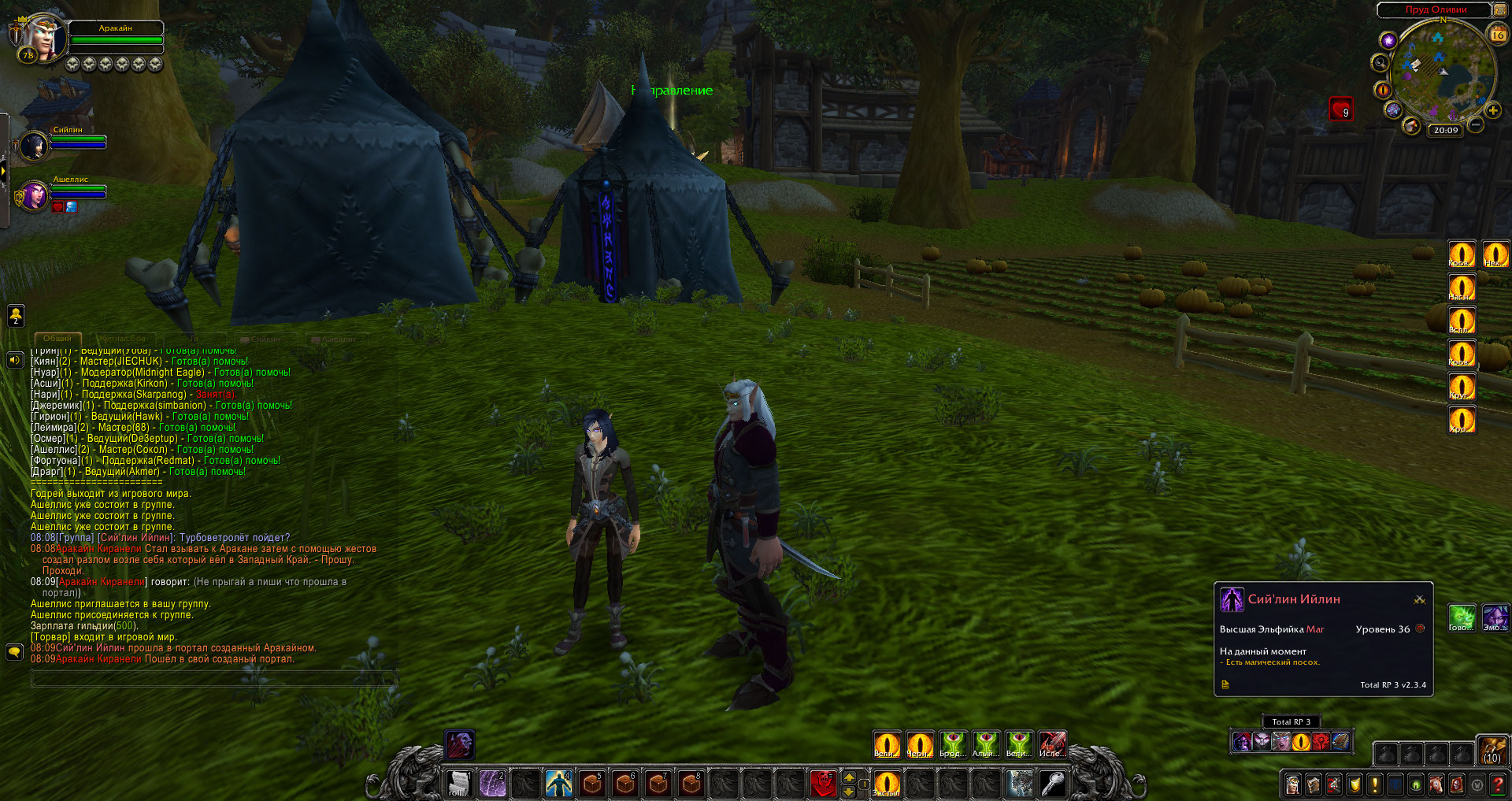Open the quest log exclamation mark button
Viewport: 1512px width, 801px height.
coord(1375,784)
